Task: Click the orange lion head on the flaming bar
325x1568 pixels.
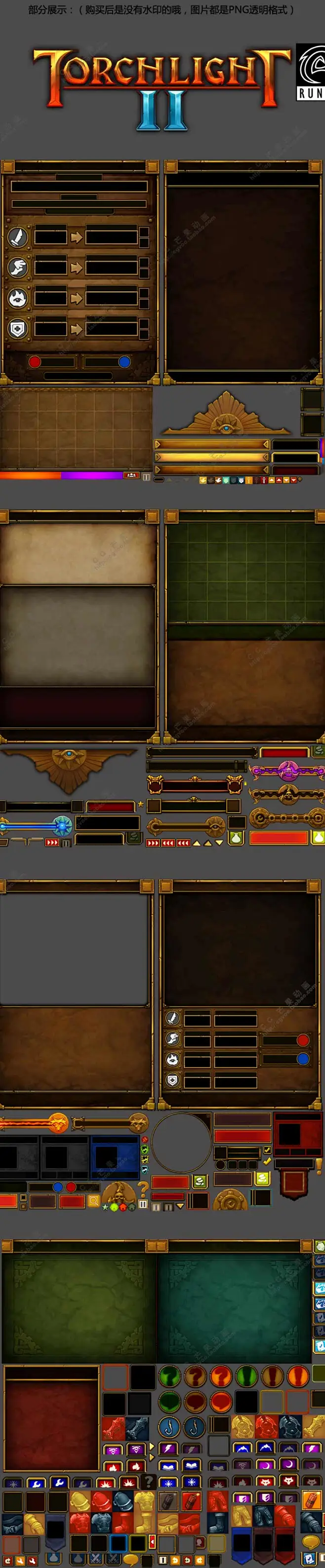Action: [57, 1122]
